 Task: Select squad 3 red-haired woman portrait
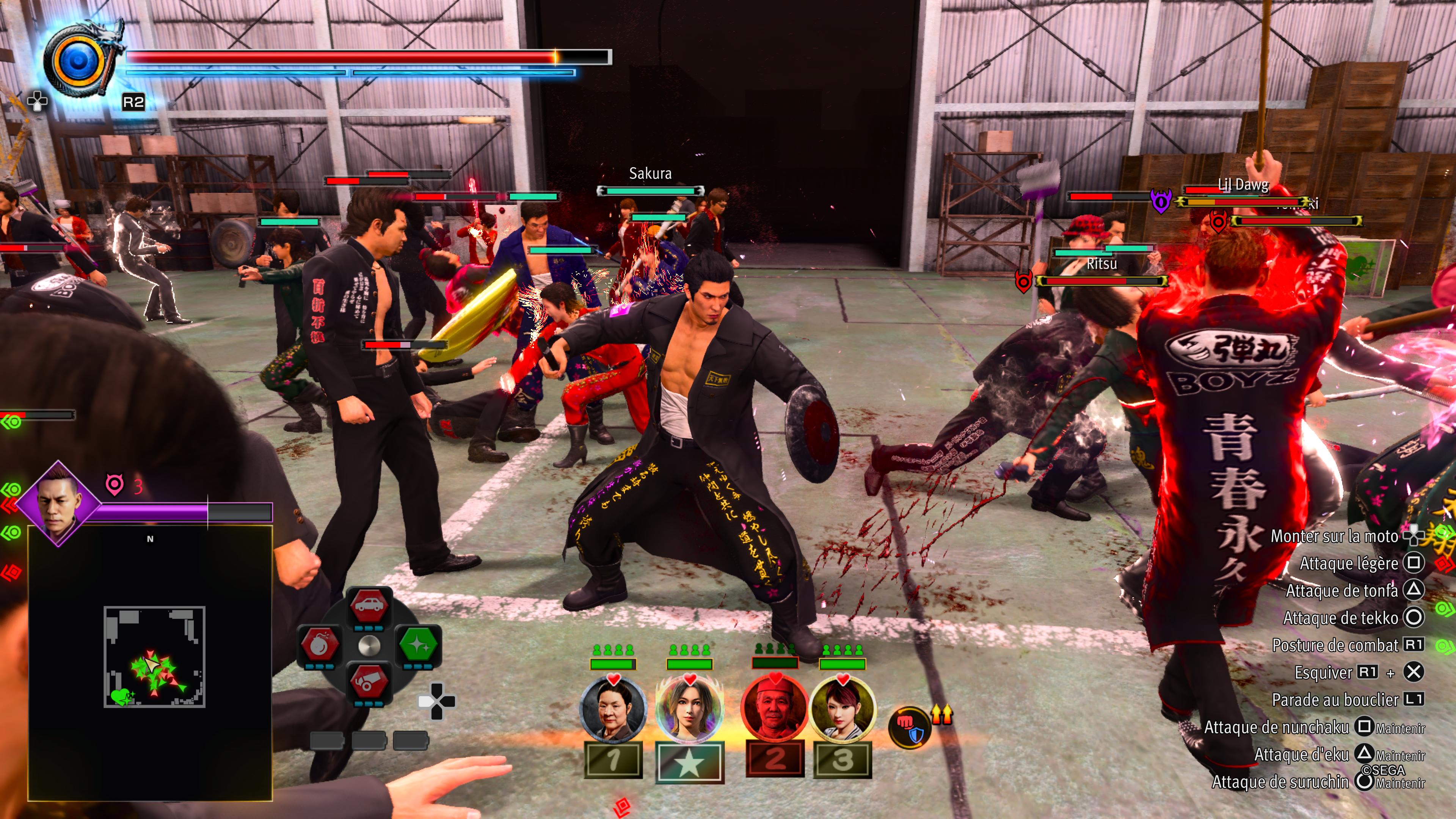point(843,709)
